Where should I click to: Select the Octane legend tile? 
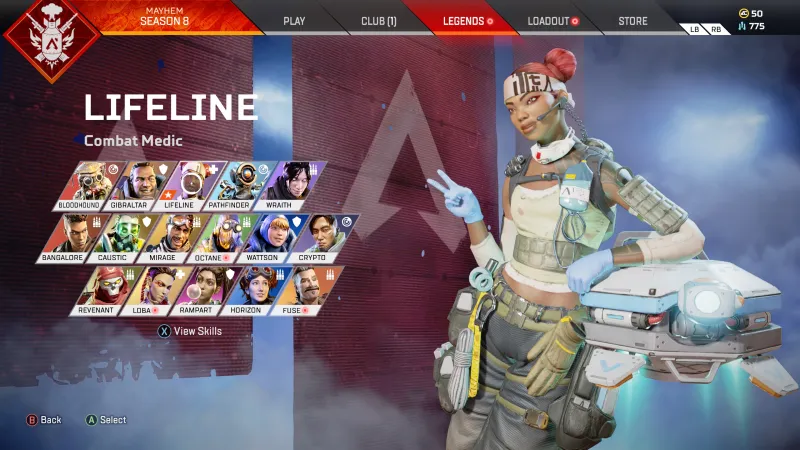[216, 236]
